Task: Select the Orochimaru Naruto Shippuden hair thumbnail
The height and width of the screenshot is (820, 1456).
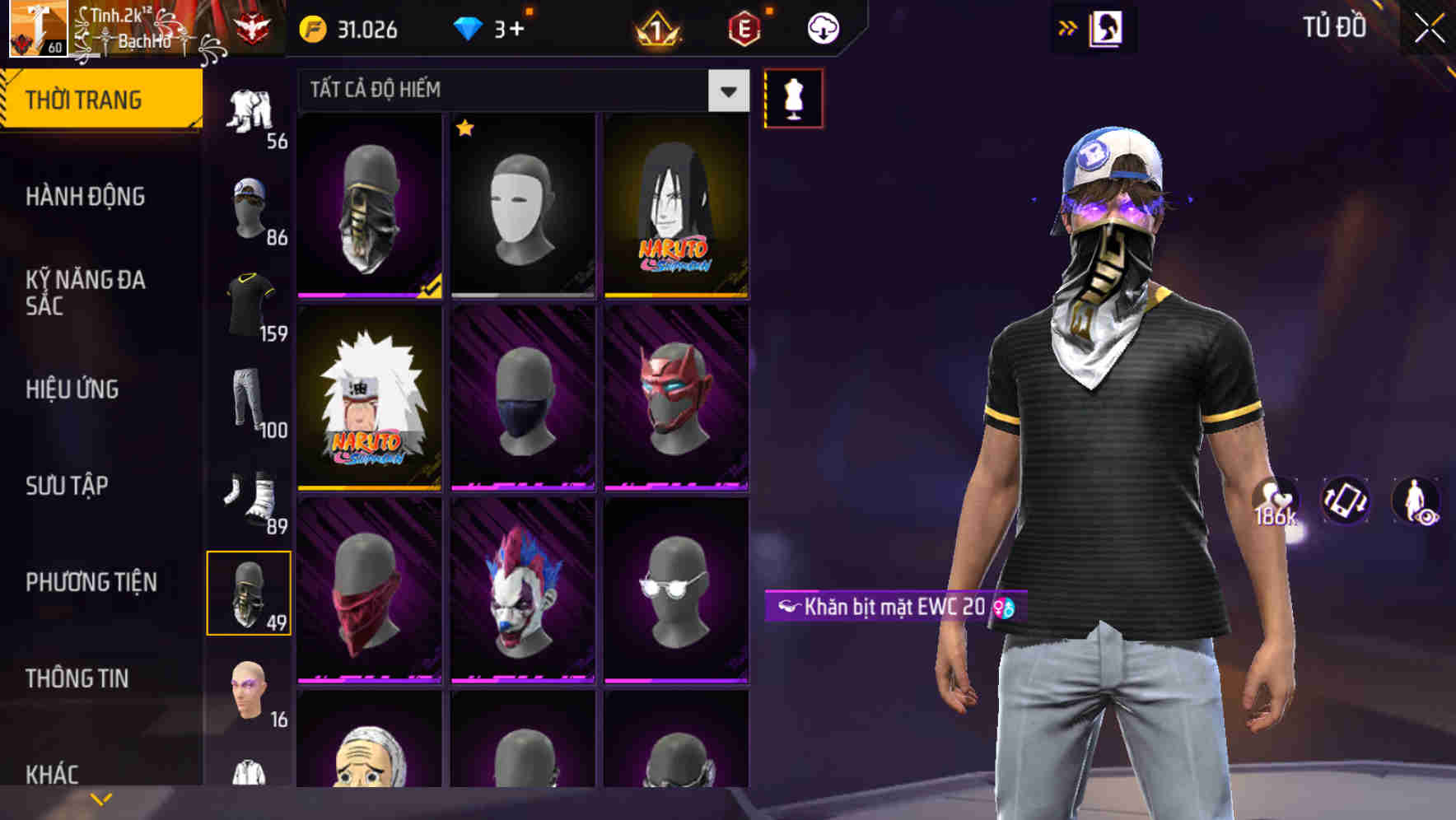Action: pos(677,207)
